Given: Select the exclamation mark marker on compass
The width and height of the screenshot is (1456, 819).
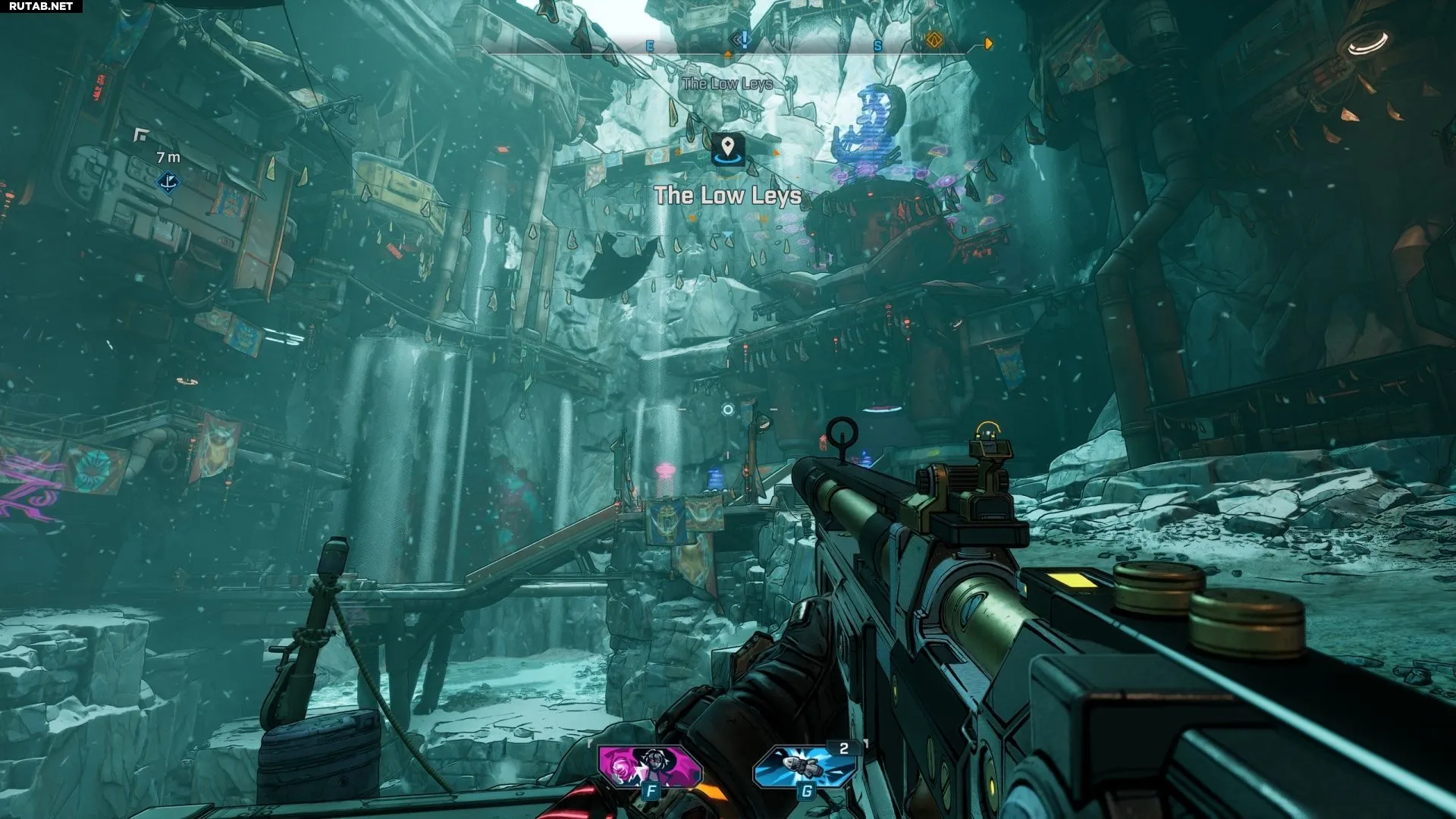Looking at the screenshot, I should pyautogui.click(x=743, y=40).
